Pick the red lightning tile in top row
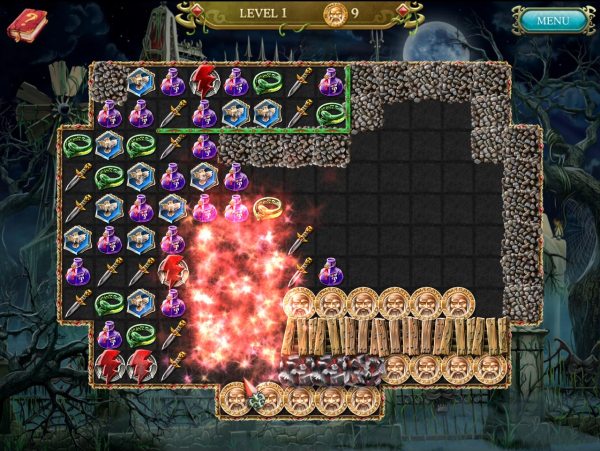Image resolution: width=600 pixels, height=451 pixels. pyautogui.click(x=205, y=82)
